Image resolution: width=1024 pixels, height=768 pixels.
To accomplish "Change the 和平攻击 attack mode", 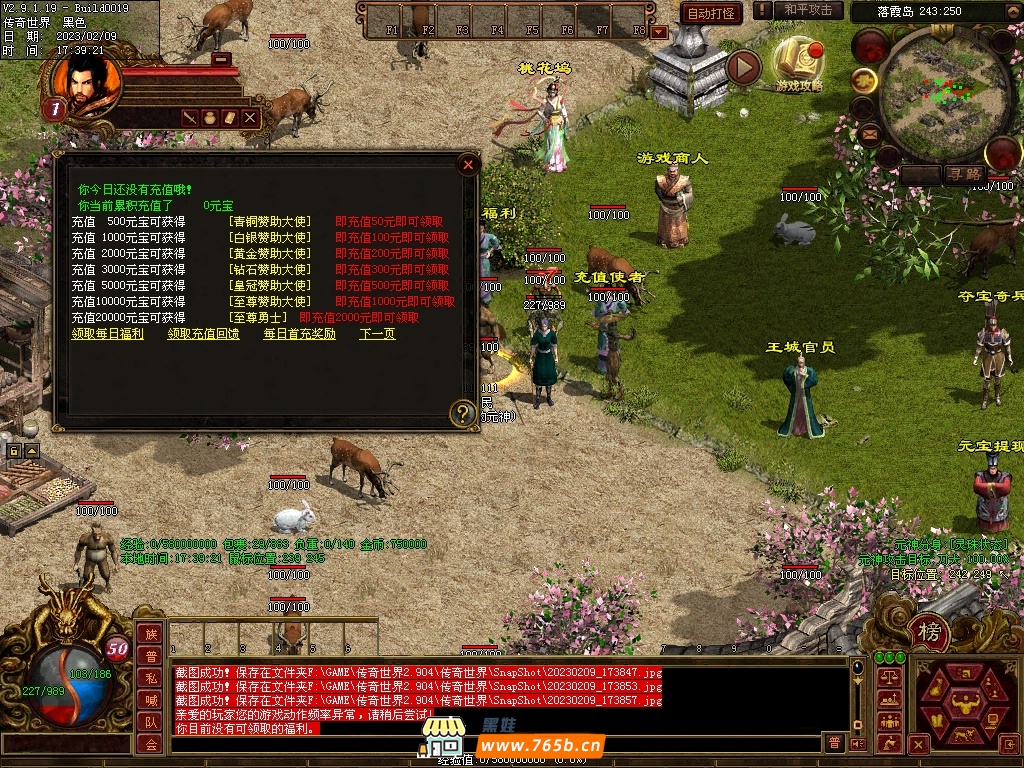I will pyautogui.click(x=808, y=10).
